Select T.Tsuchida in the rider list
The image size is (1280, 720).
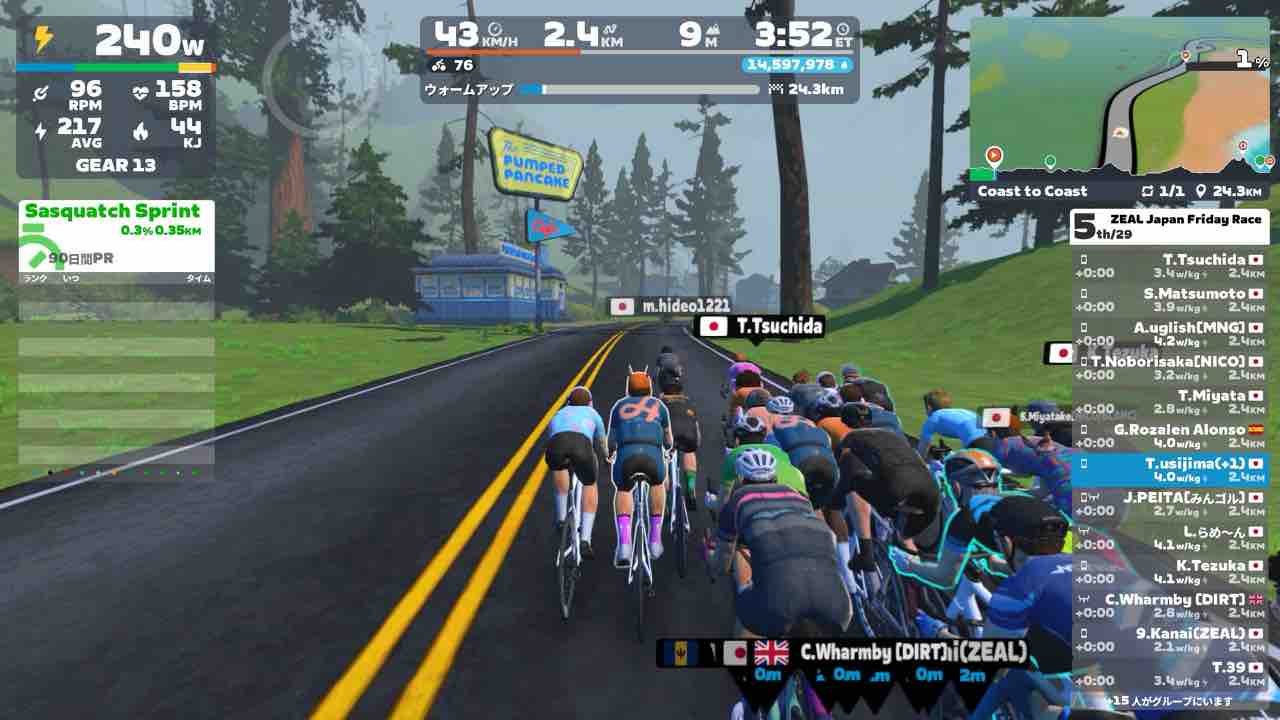click(1170, 266)
